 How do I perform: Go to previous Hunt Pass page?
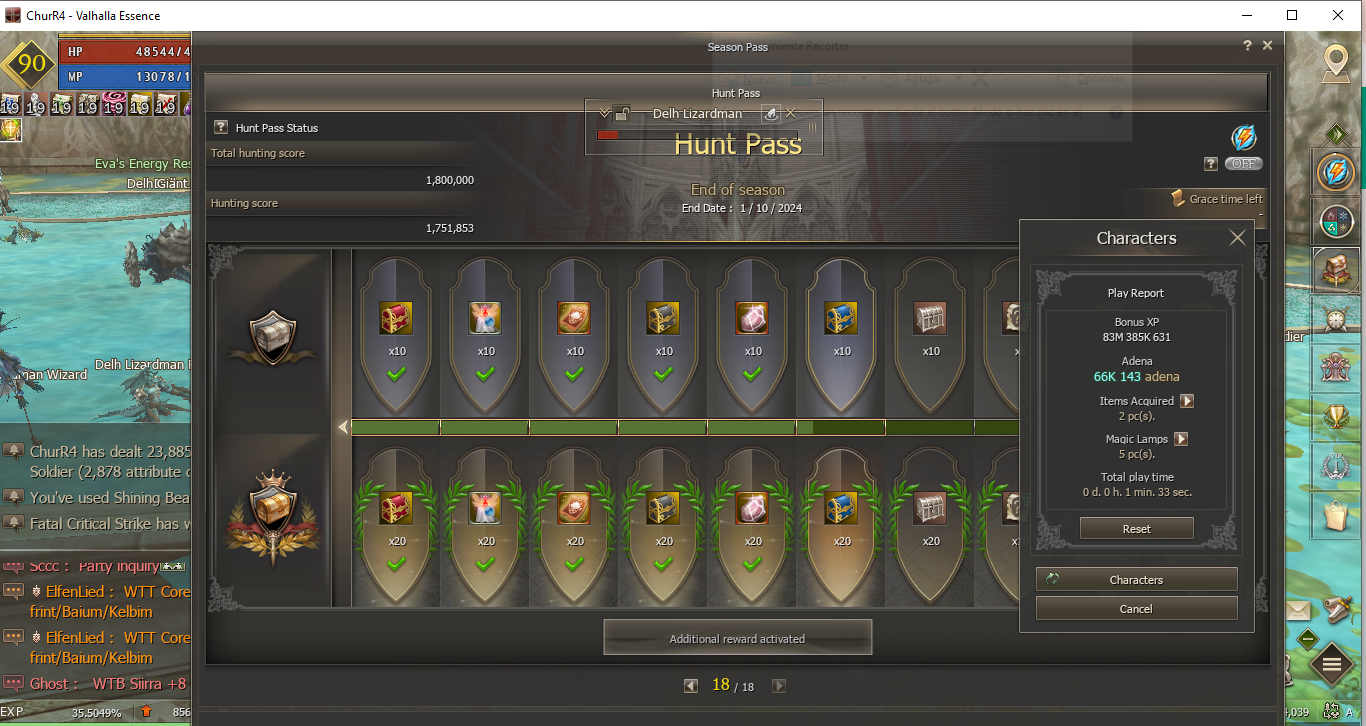[x=691, y=686]
